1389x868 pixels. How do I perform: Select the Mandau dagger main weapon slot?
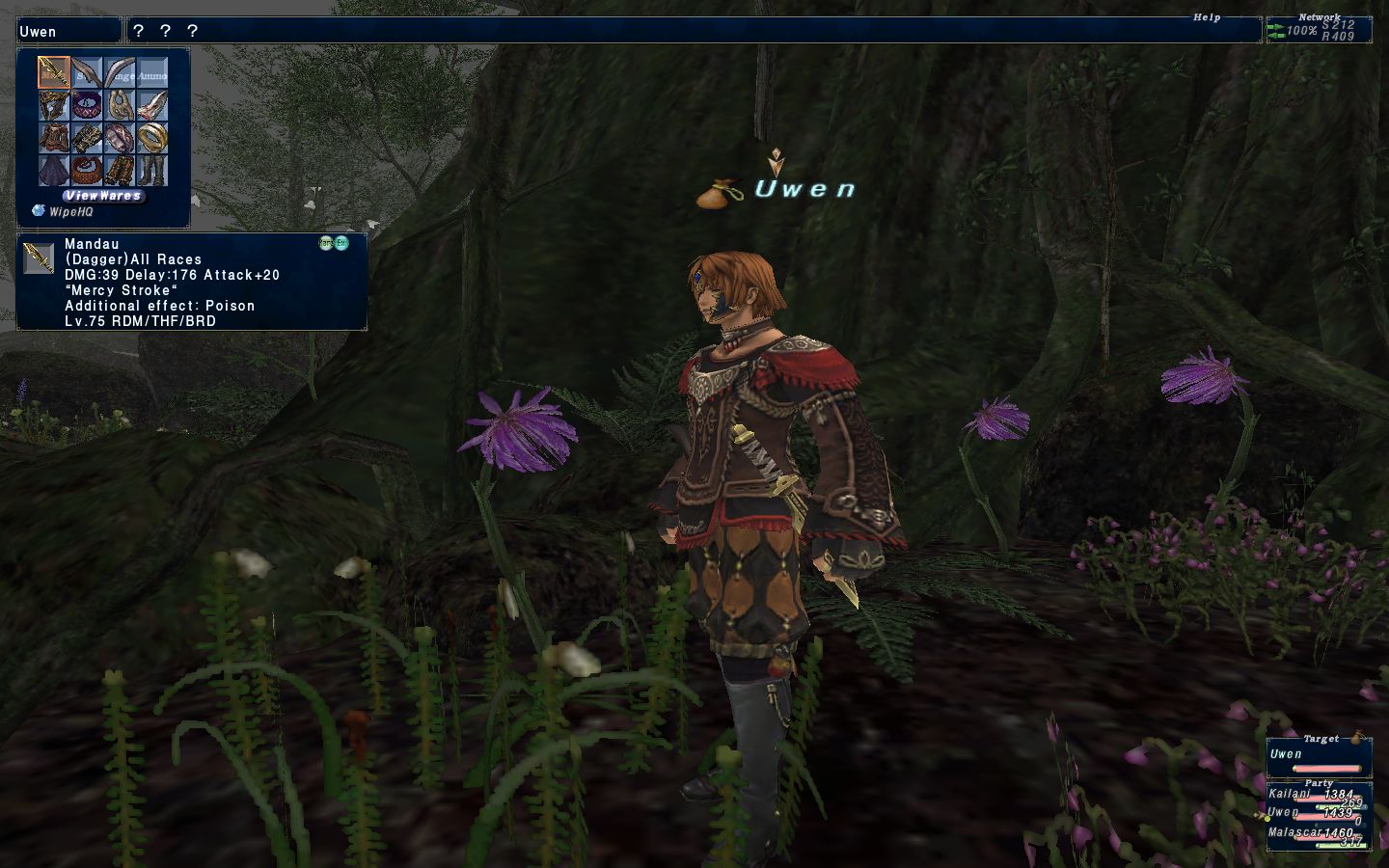coord(54,73)
